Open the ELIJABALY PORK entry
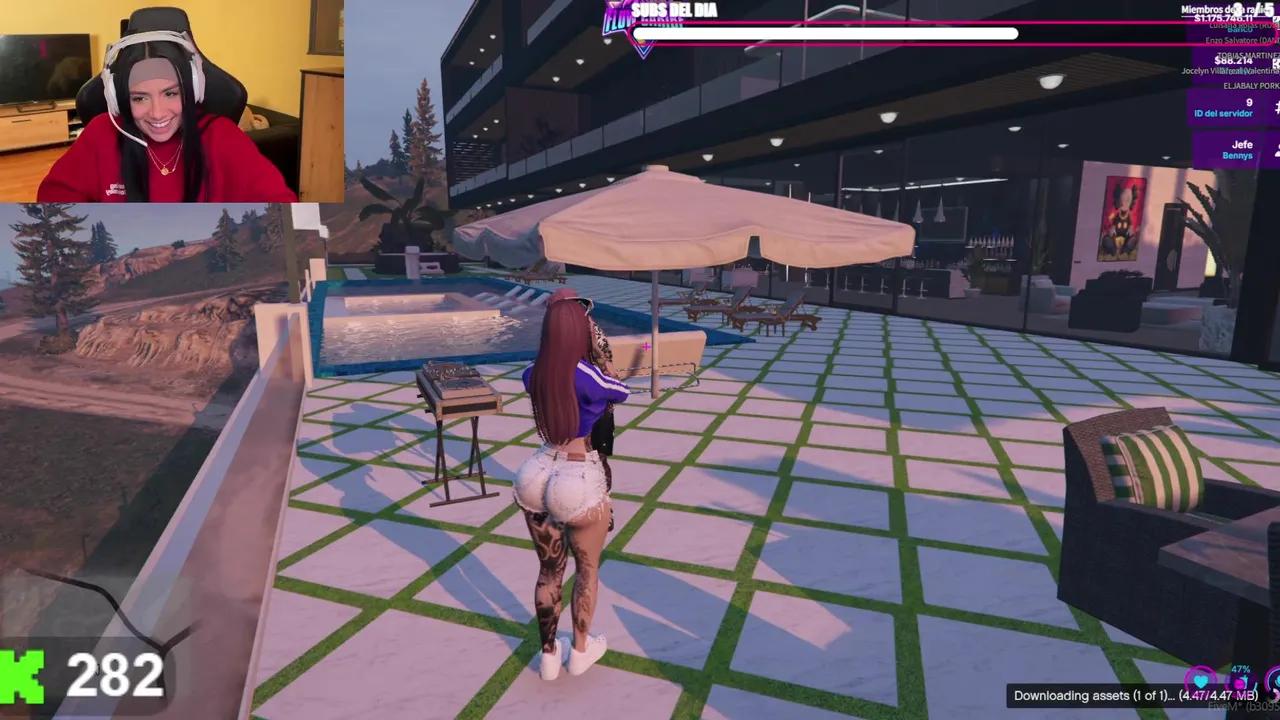Viewport: 1280px width, 720px height. click(x=1250, y=86)
